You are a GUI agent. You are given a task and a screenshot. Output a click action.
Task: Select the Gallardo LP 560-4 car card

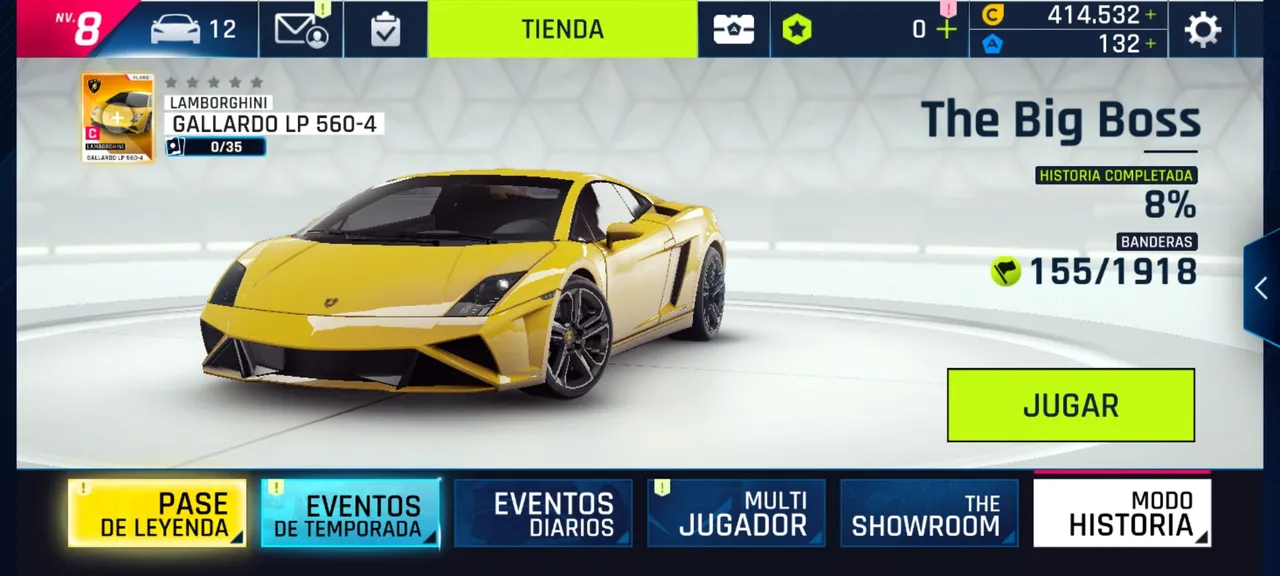(118, 117)
